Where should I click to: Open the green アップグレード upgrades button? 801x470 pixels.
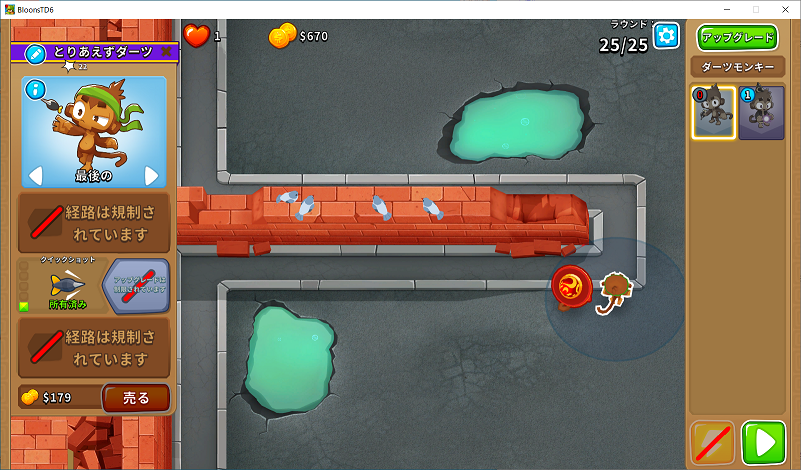[x=738, y=38]
